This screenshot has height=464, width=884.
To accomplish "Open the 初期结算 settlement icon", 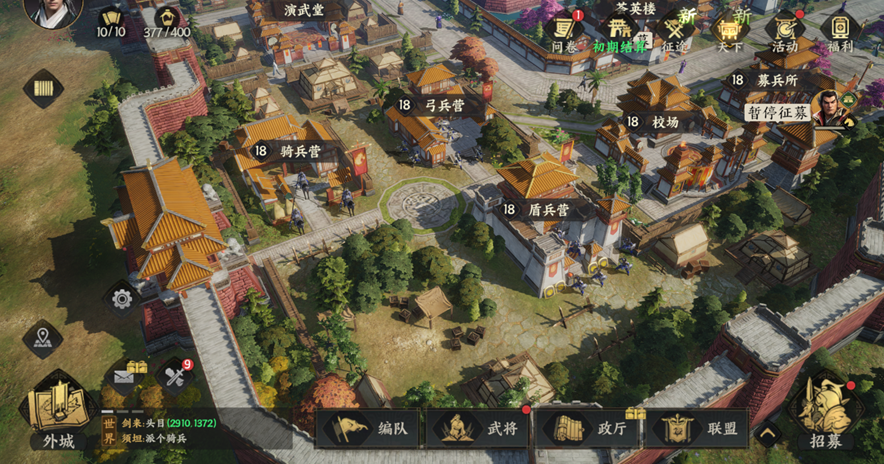I will pos(620,29).
